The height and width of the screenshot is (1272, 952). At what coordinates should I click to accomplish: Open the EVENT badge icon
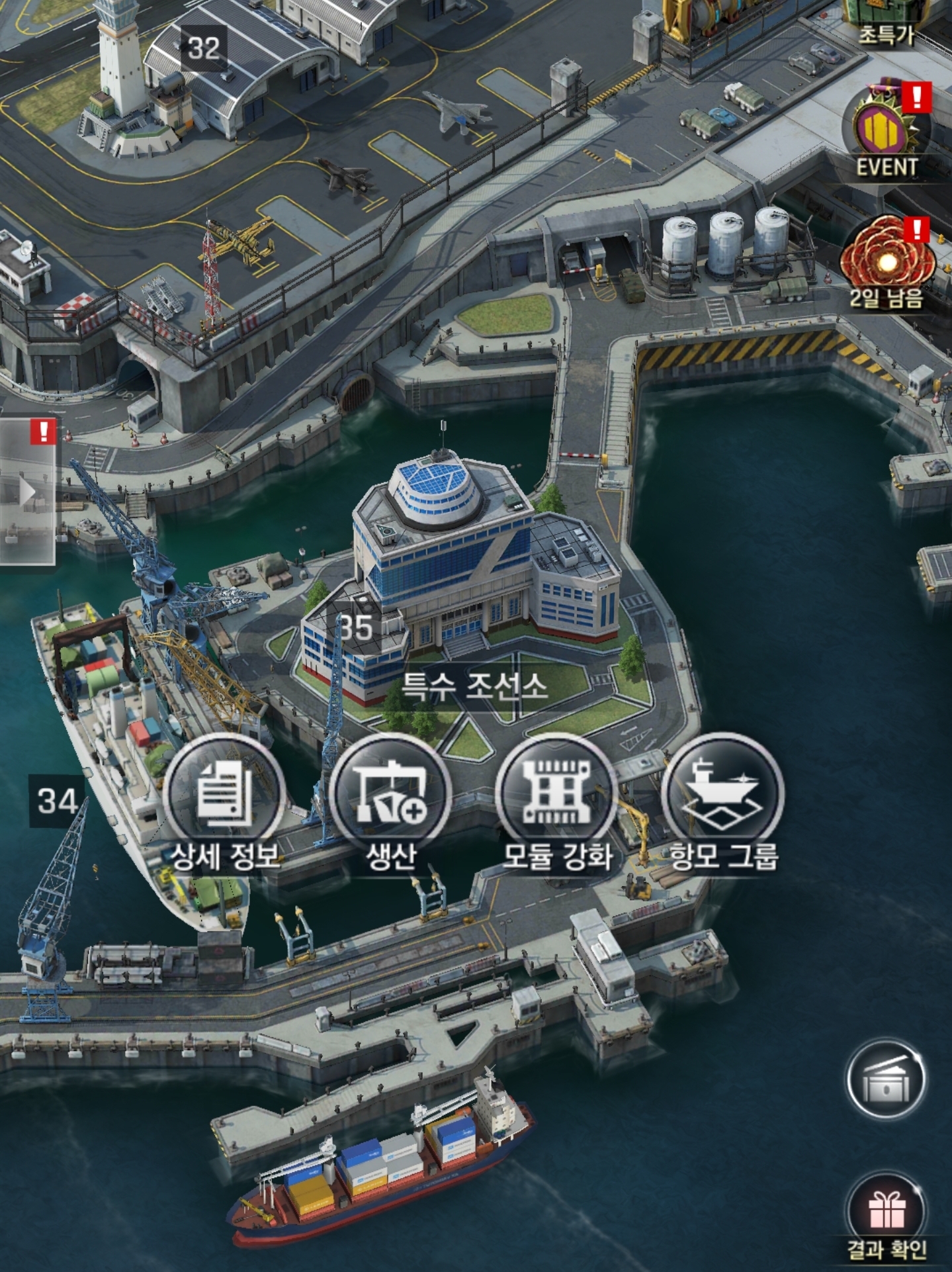(887, 129)
